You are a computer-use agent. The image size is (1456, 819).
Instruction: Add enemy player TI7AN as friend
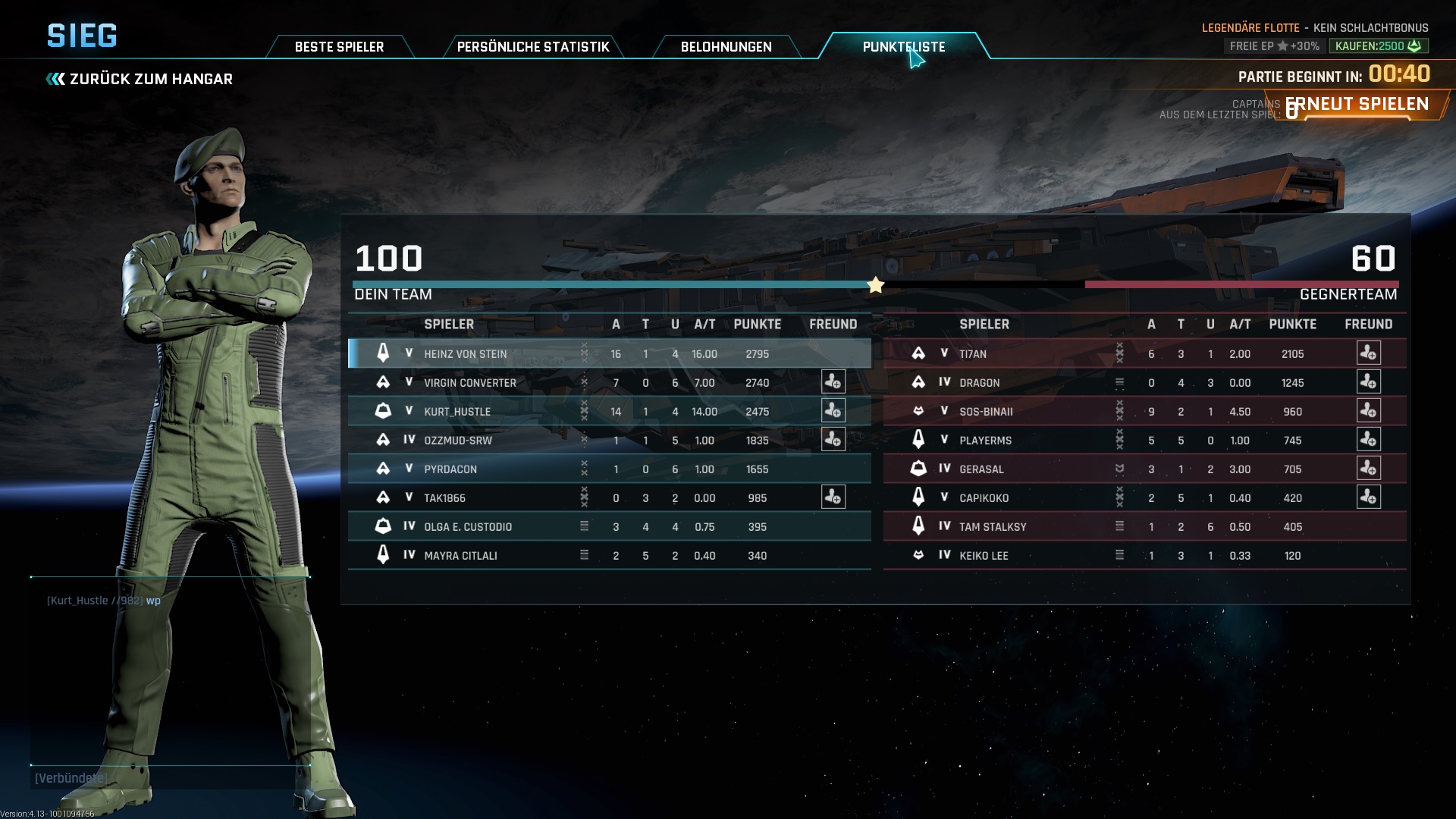coord(1368,353)
